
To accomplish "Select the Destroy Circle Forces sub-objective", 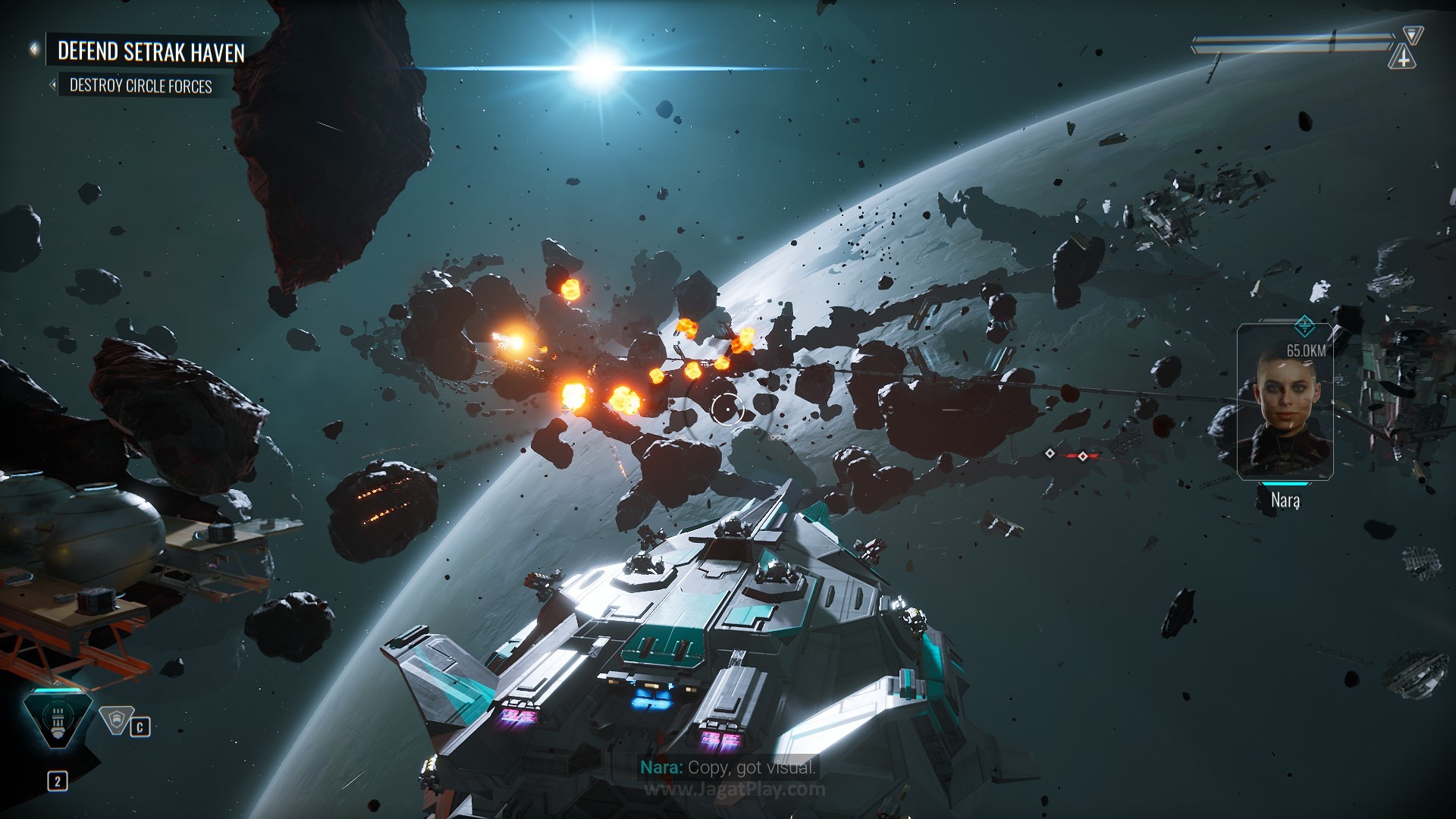I will coord(141,86).
